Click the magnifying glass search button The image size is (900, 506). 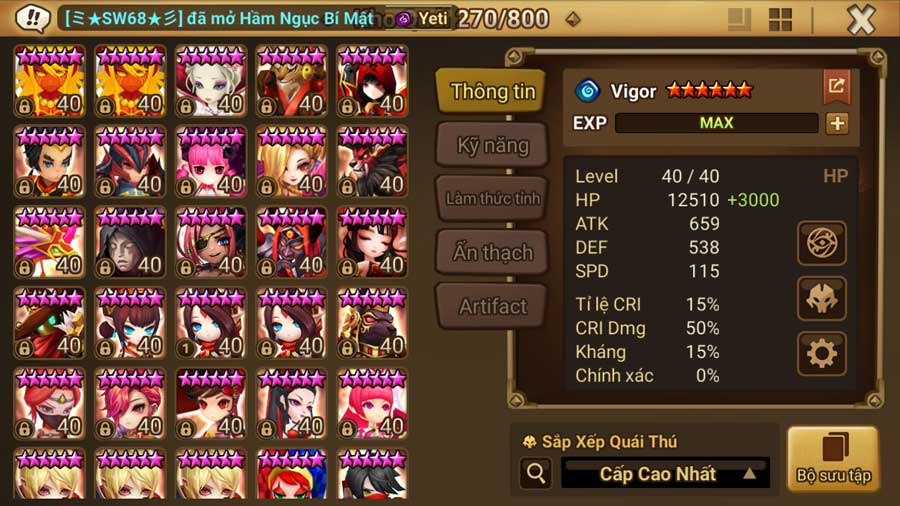(536, 473)
